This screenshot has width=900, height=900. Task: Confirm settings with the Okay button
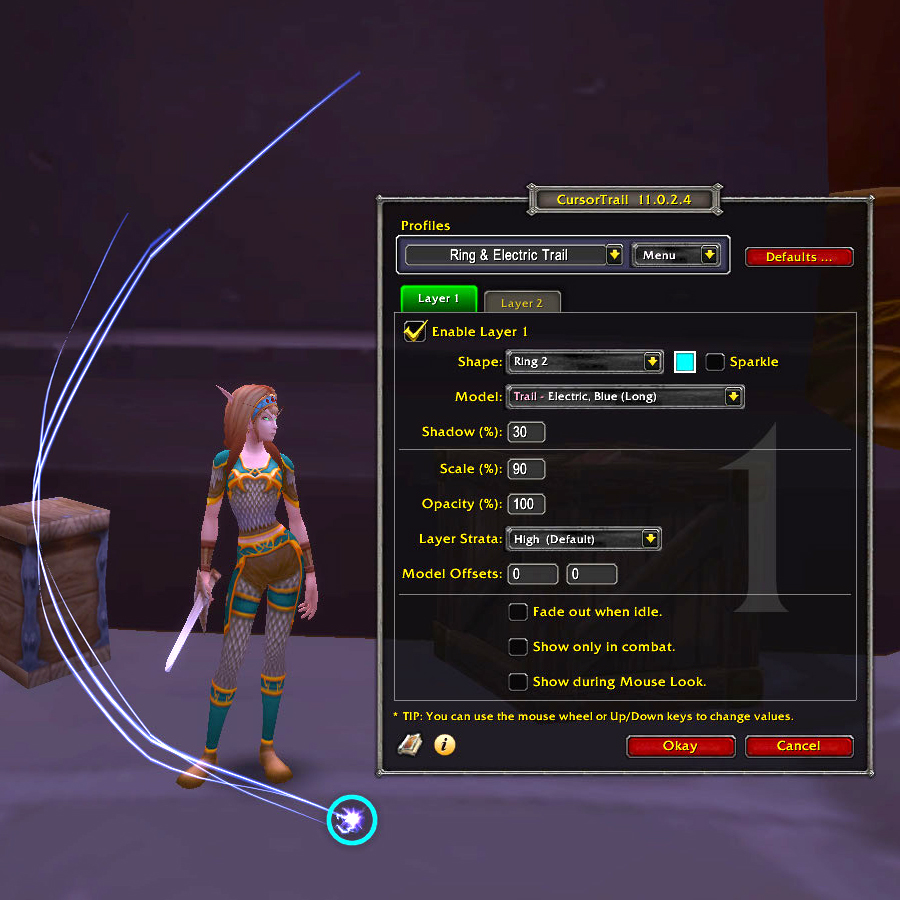point(680,746)
